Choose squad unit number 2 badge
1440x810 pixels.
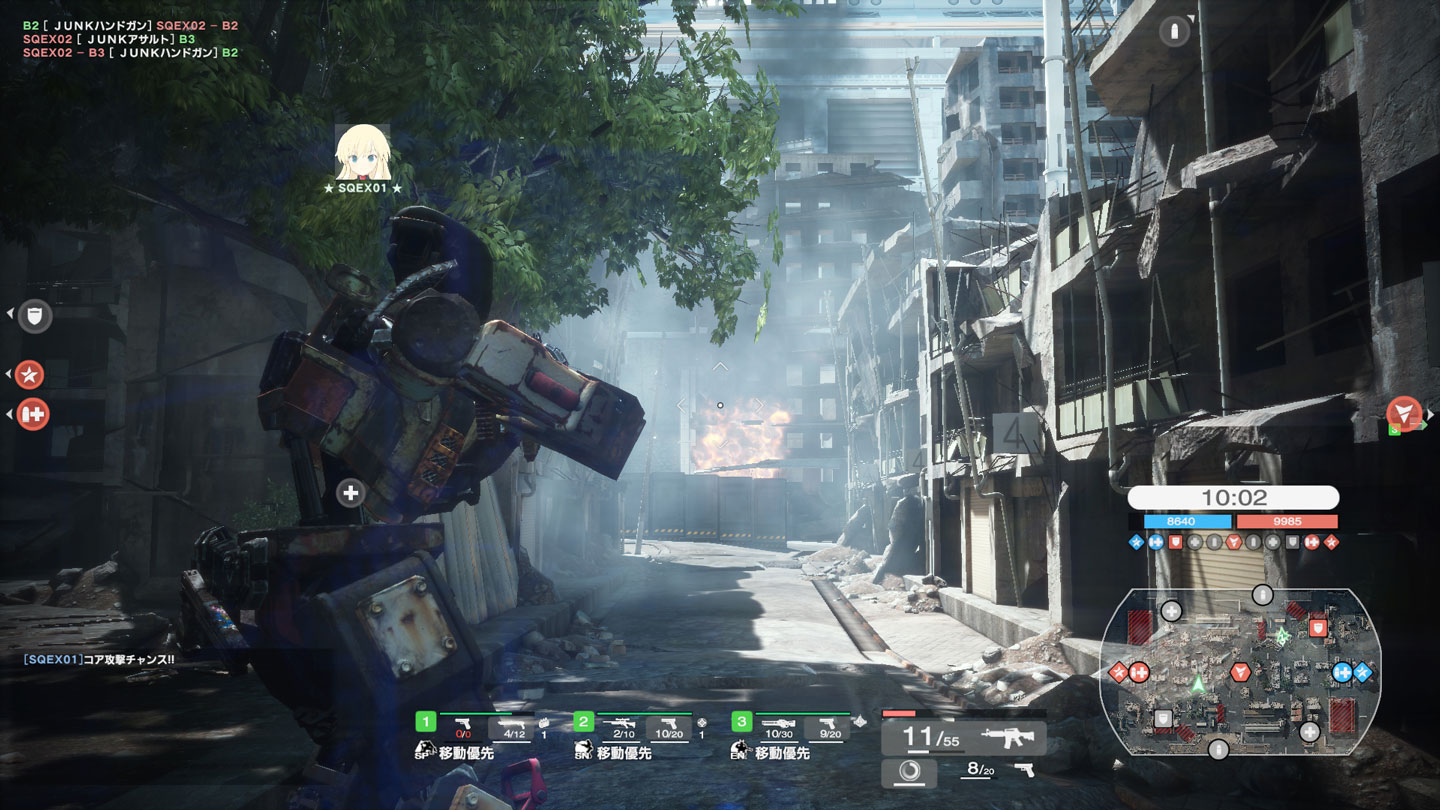(x=584, y=721)
